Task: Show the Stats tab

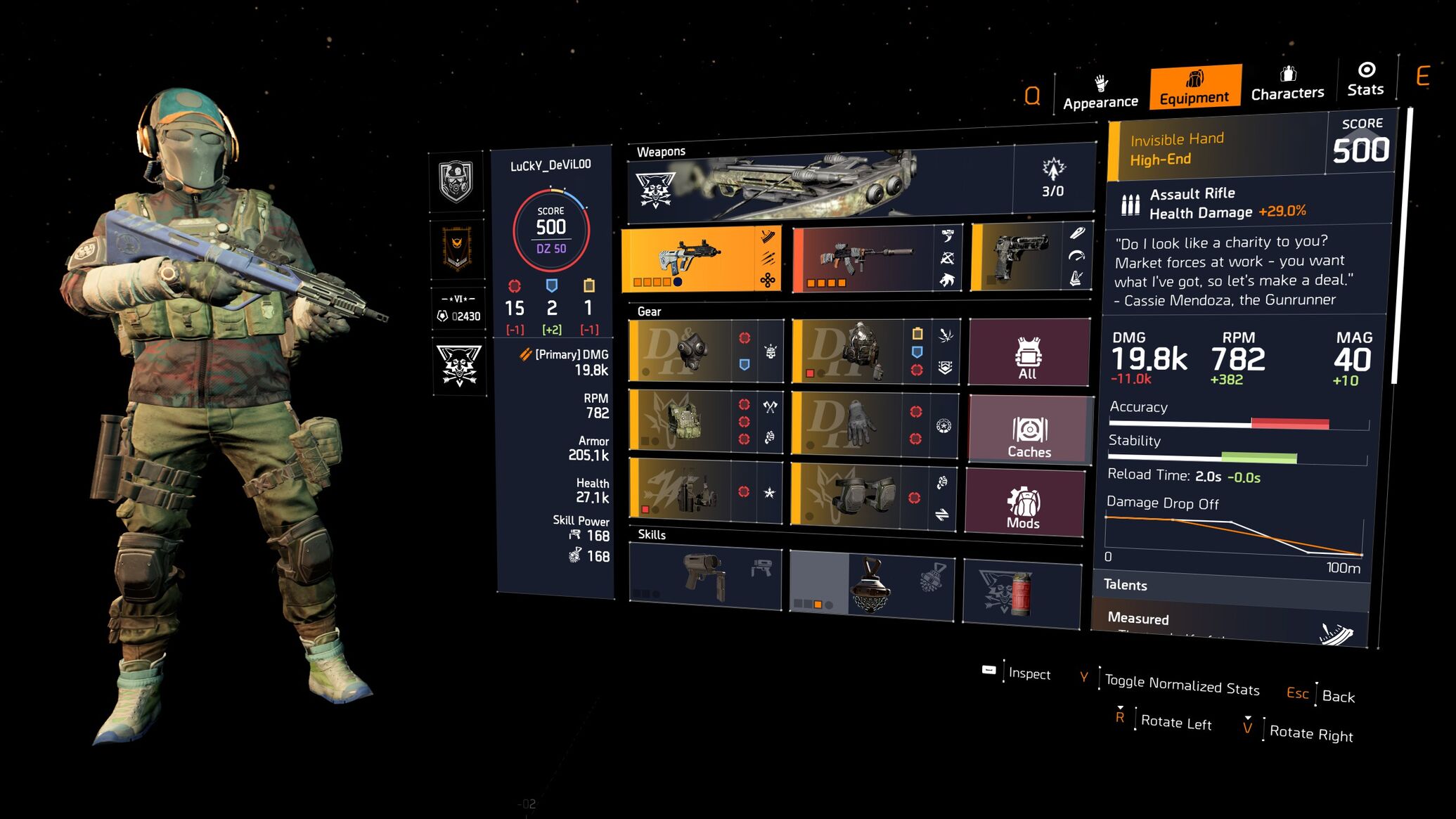Action: [1365, 80]
